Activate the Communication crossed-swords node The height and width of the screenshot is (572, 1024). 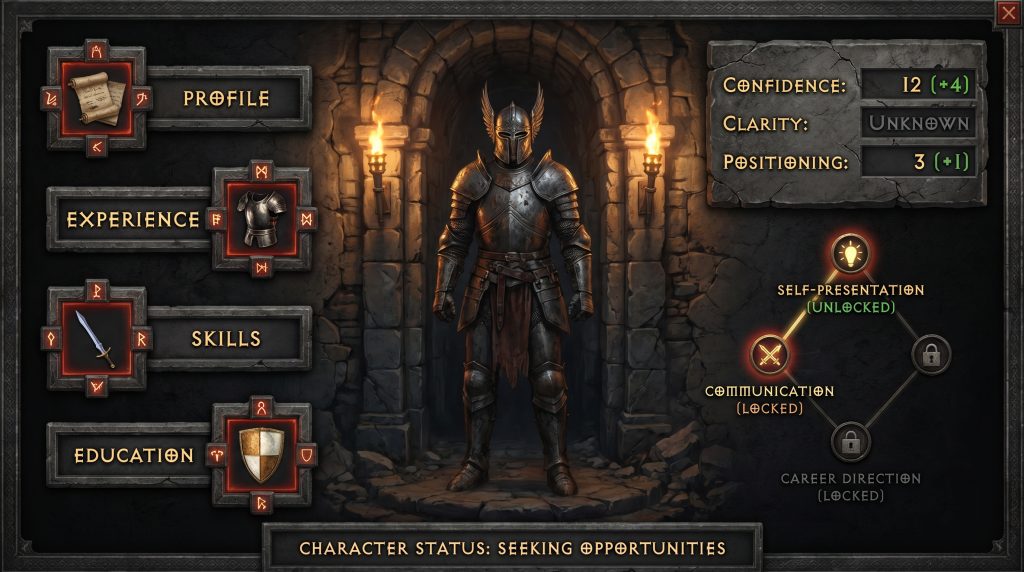tap(769, 353)
